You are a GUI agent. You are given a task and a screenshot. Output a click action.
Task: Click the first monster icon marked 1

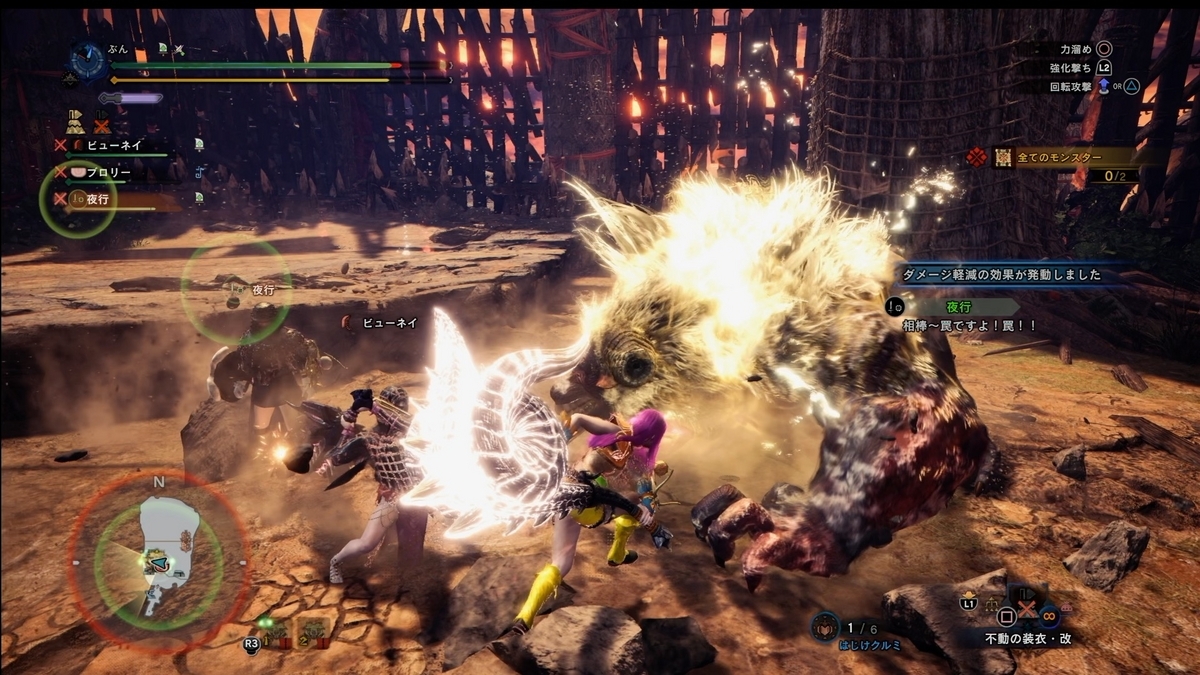(278, 631)
